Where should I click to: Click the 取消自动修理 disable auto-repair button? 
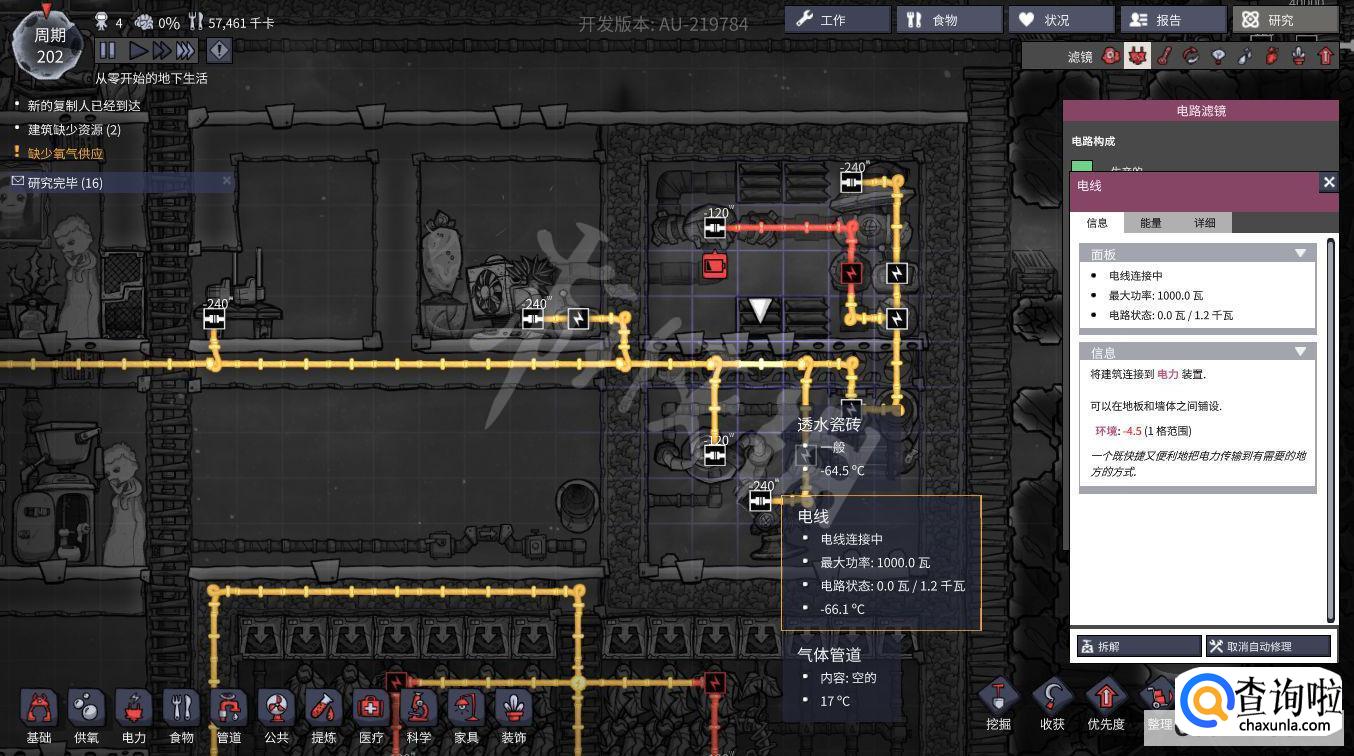(1268, 646)
